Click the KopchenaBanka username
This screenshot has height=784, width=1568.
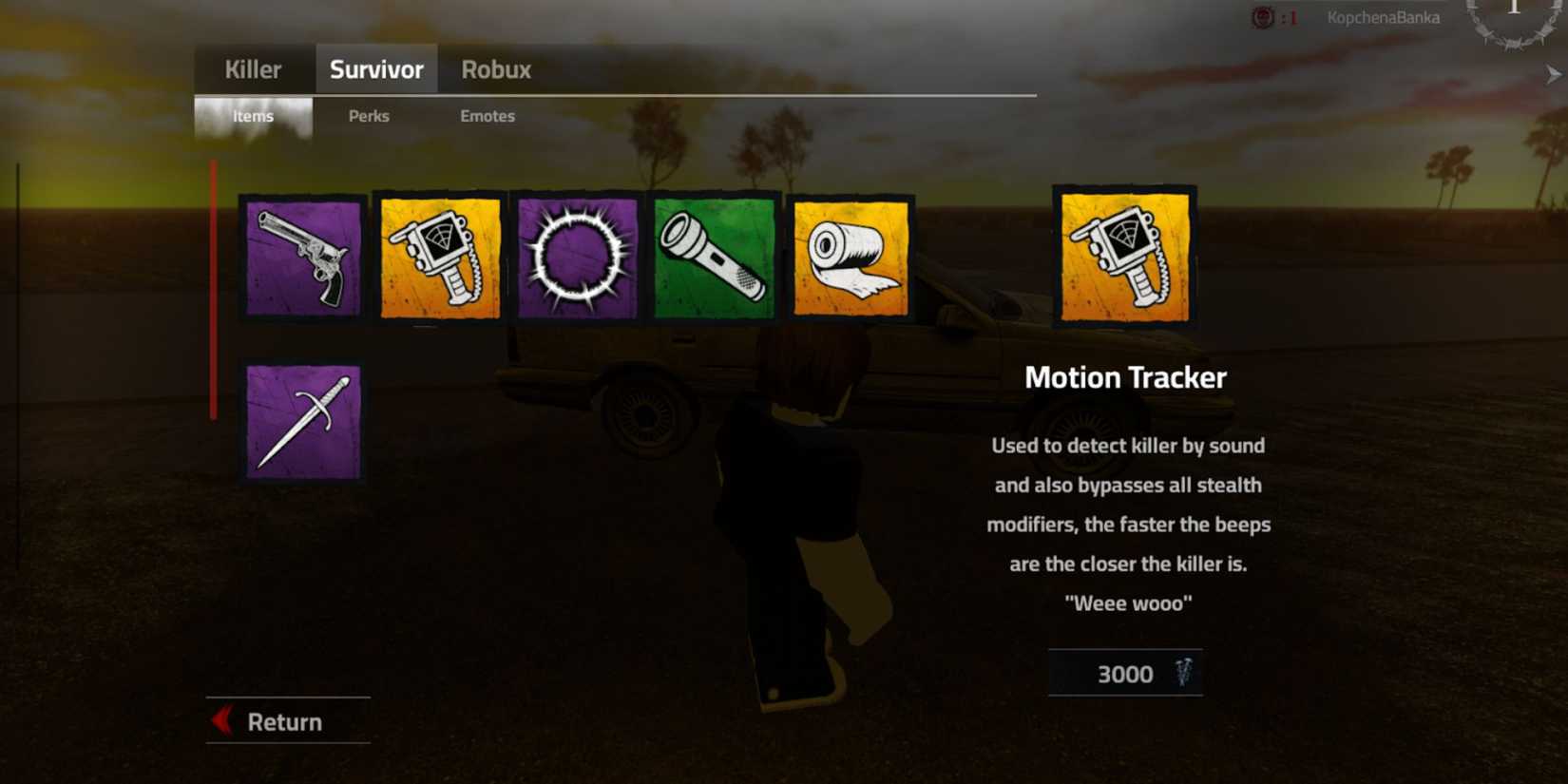1384,16
